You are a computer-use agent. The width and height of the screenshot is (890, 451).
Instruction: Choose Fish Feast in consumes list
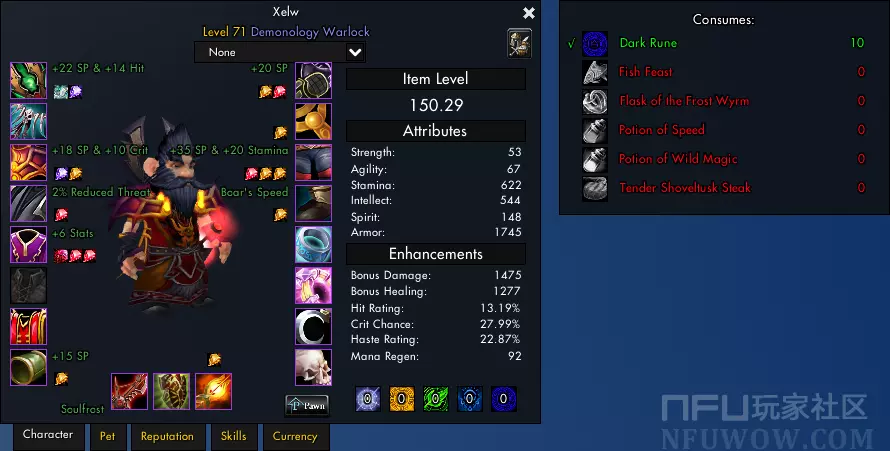coord(645,72)
